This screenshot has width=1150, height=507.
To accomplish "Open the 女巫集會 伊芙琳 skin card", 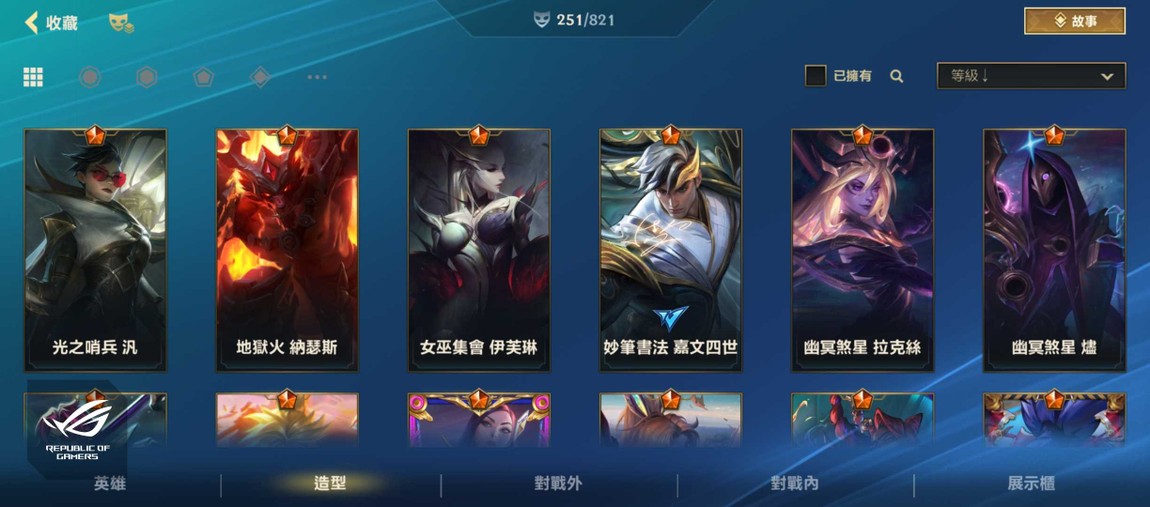I will (x=479, y=250).
